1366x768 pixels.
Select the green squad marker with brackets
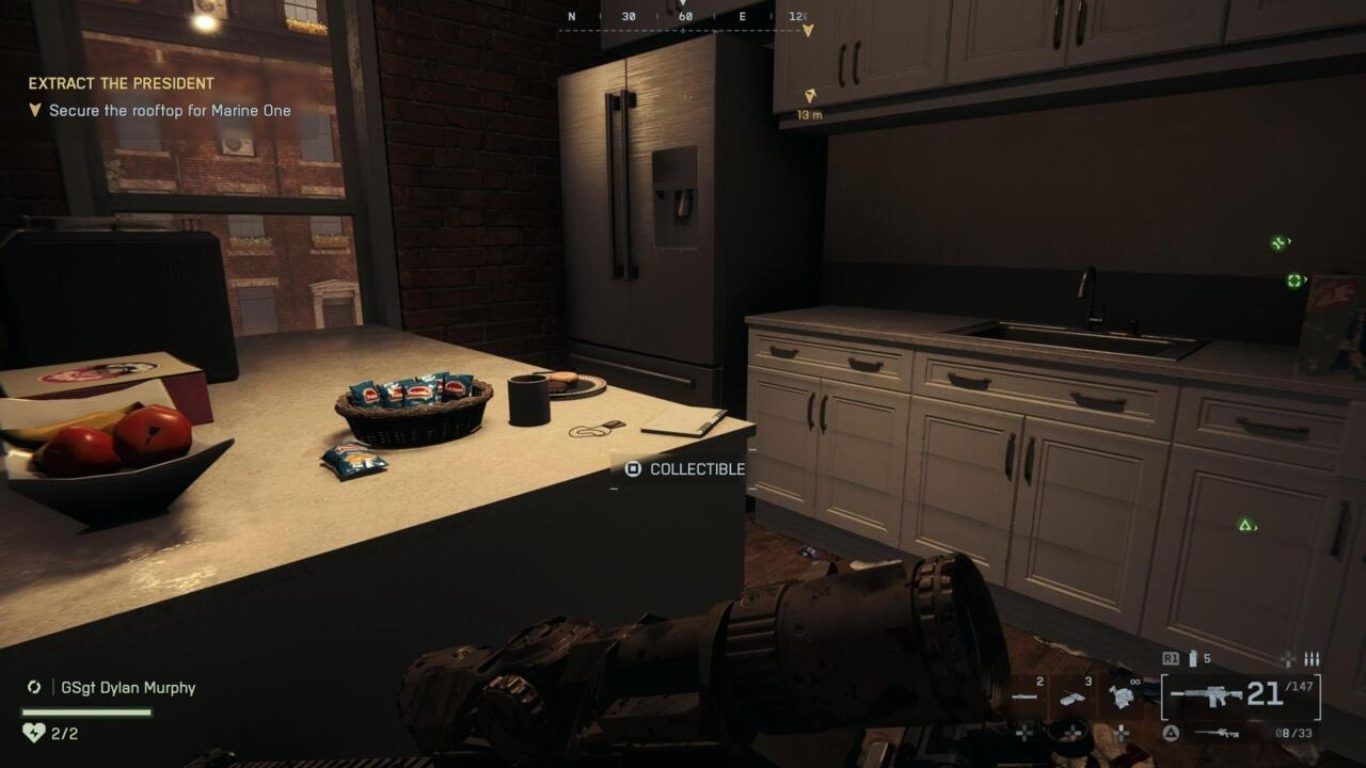click(x=1294, y=281)
